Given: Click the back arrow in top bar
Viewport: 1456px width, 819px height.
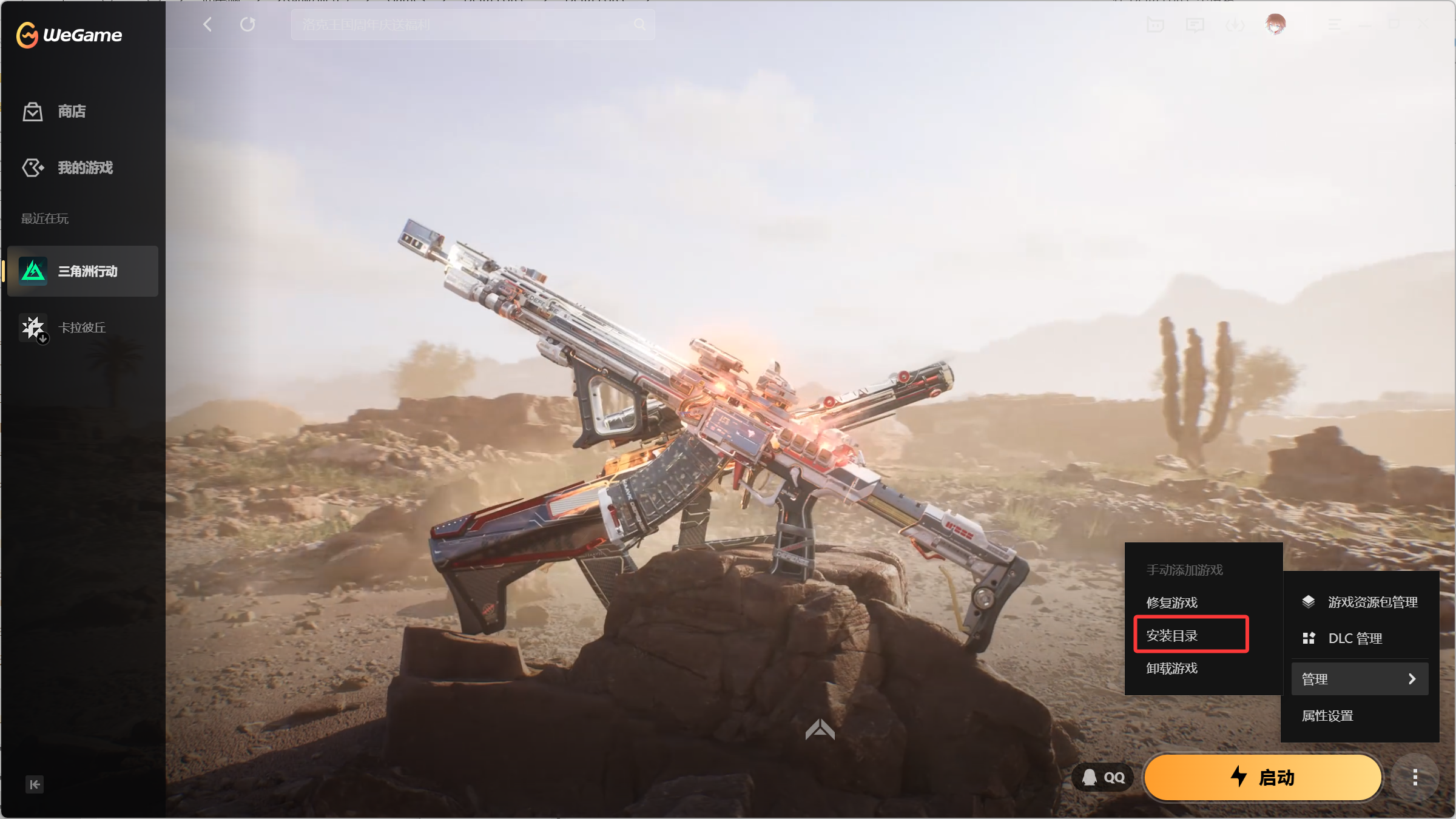Looking at the screenshot, I should click(207, 24).
